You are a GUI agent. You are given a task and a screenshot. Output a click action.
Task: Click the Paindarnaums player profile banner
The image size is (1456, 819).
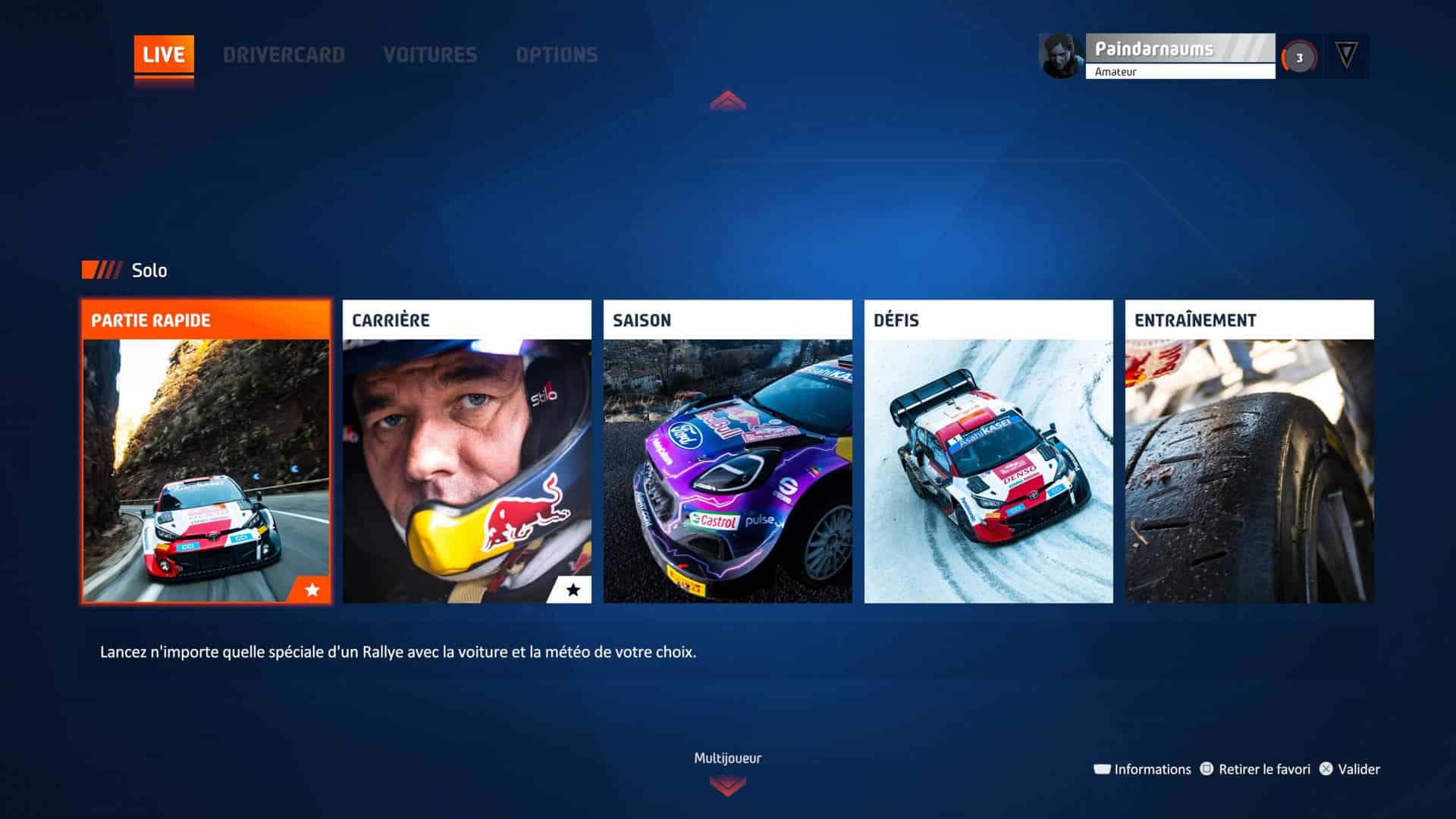click(x=1180, y=55)
